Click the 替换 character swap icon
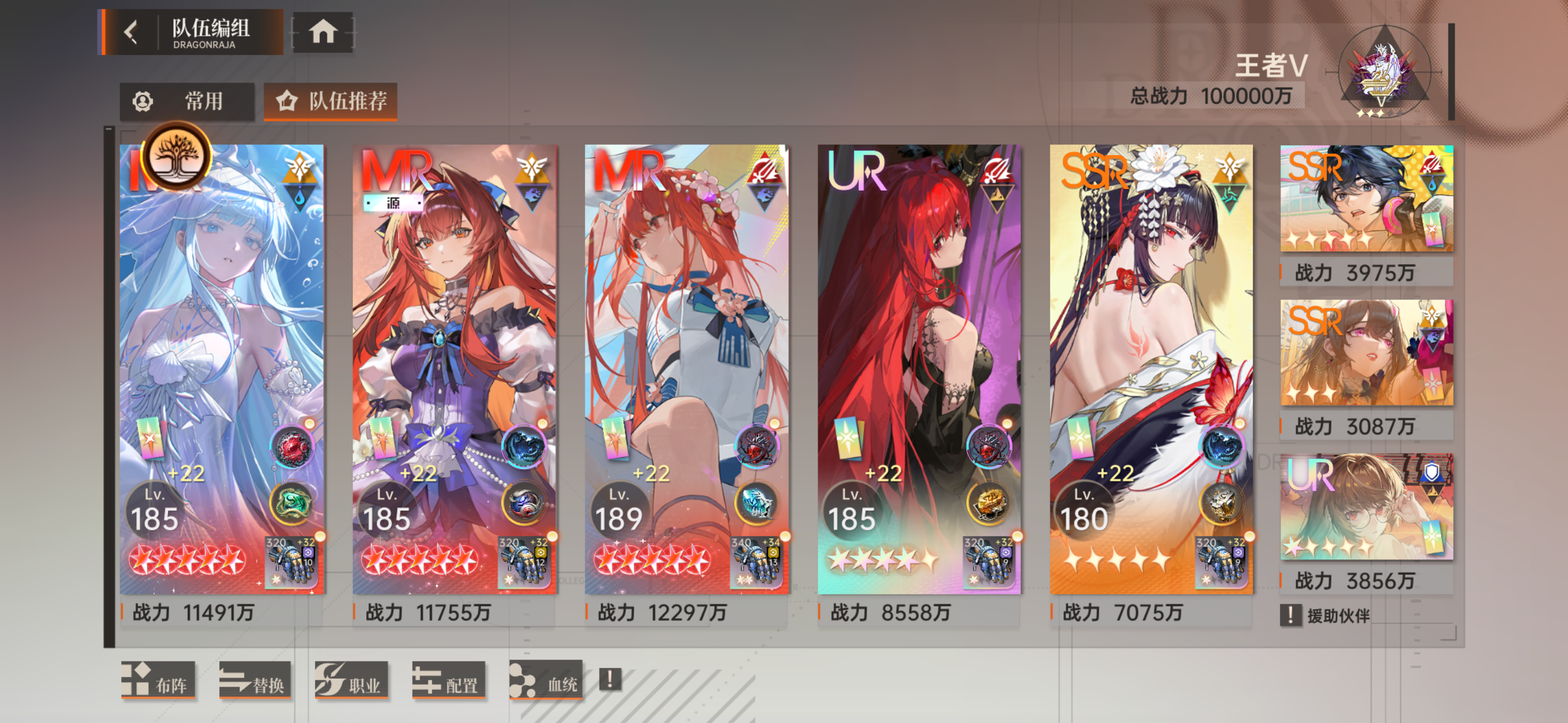This screenshot has width=1568, height=723. click(x=255, y=682)
